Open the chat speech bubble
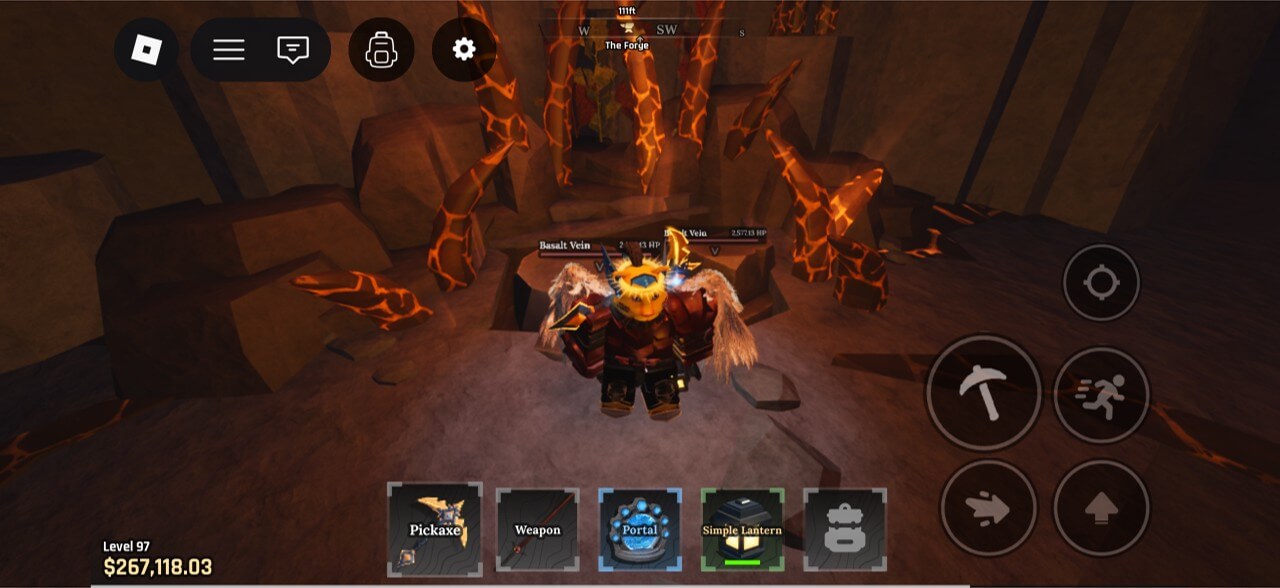Image resolution: width=1280 pixels, height=588 pixels. coord(292,49)
